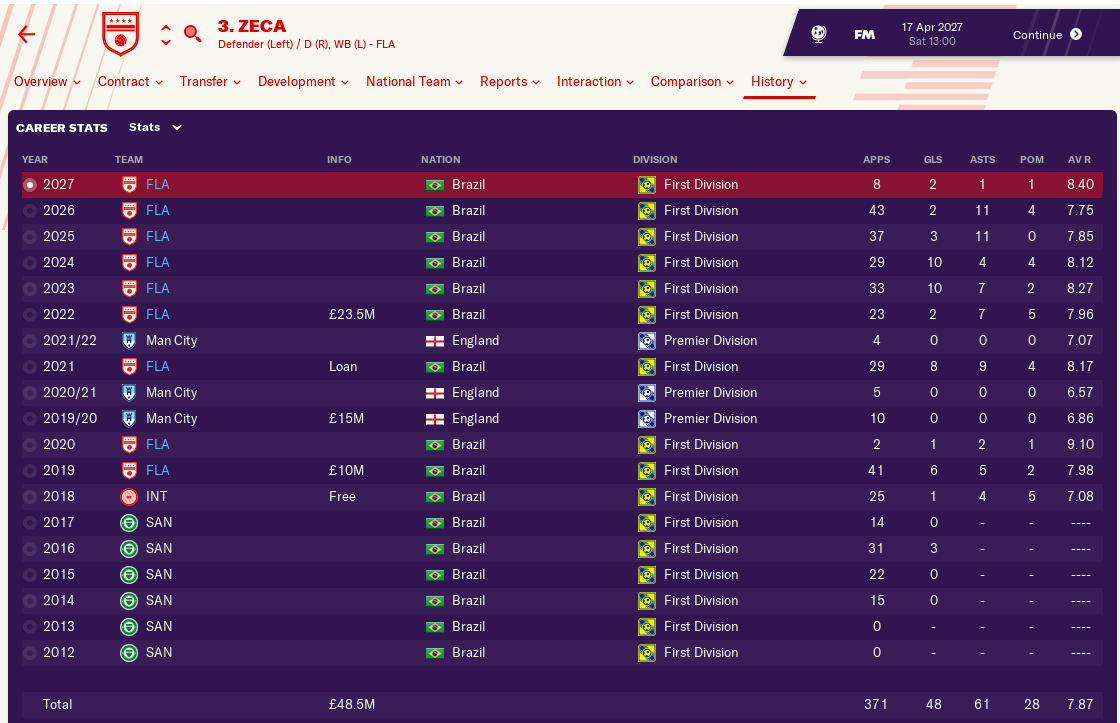Sort the table by APPS column

(875, 160)
